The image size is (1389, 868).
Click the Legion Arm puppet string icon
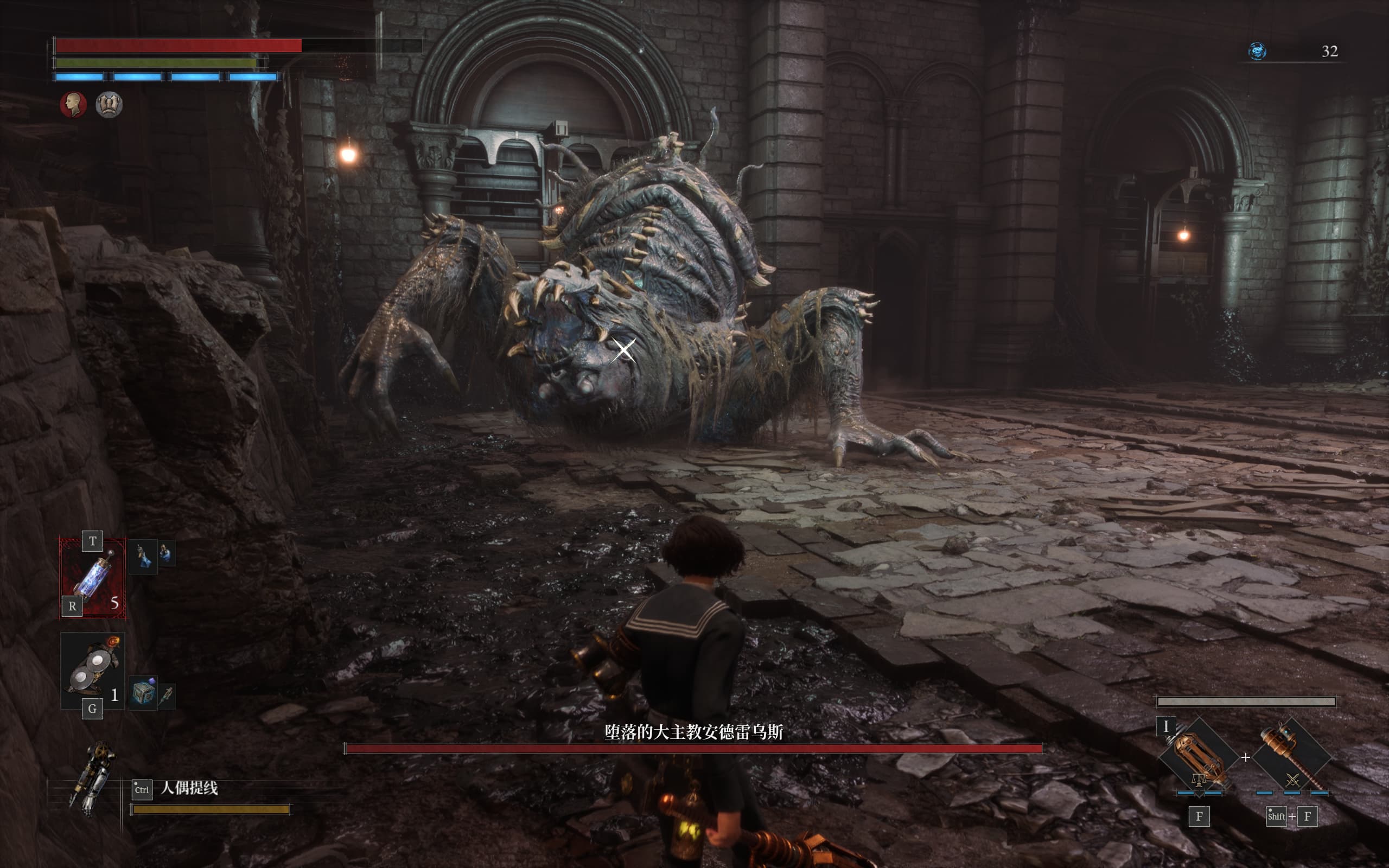pyautogui.click(x=92, y=778)
